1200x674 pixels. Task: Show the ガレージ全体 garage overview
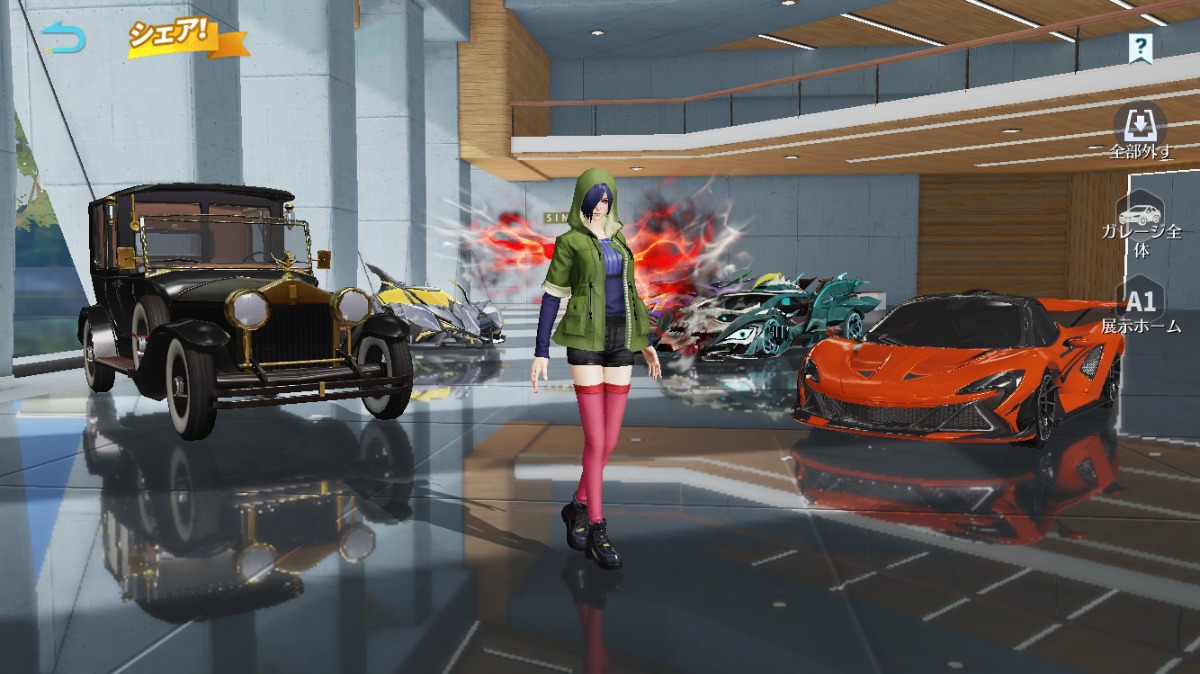coord(1140,226)
